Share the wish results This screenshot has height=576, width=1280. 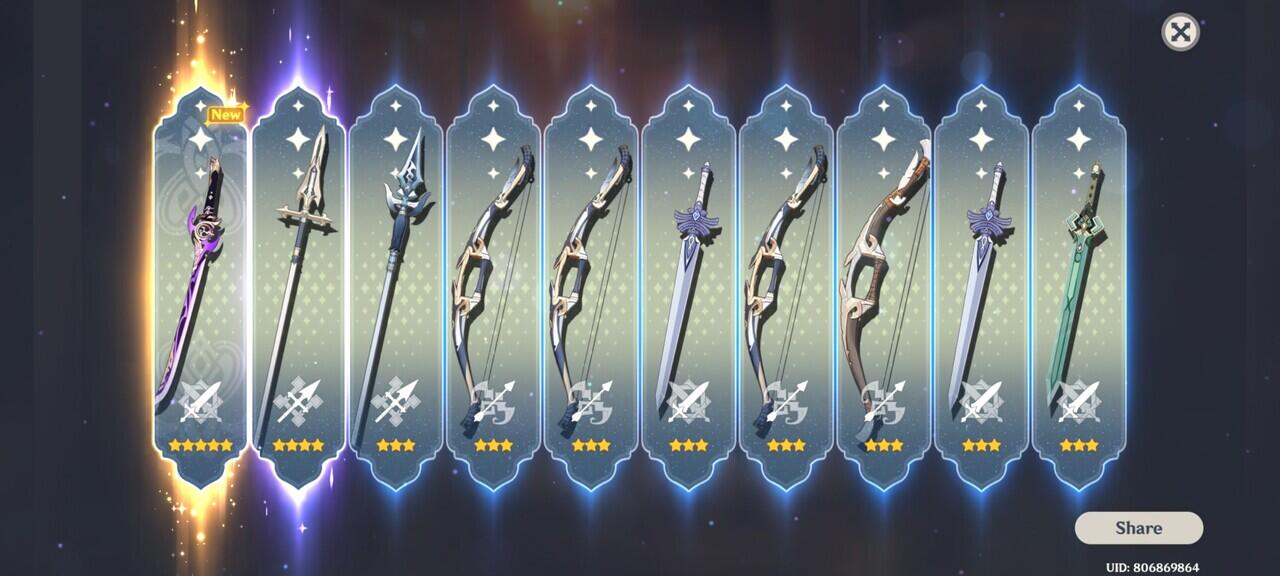coord(1138,528)
